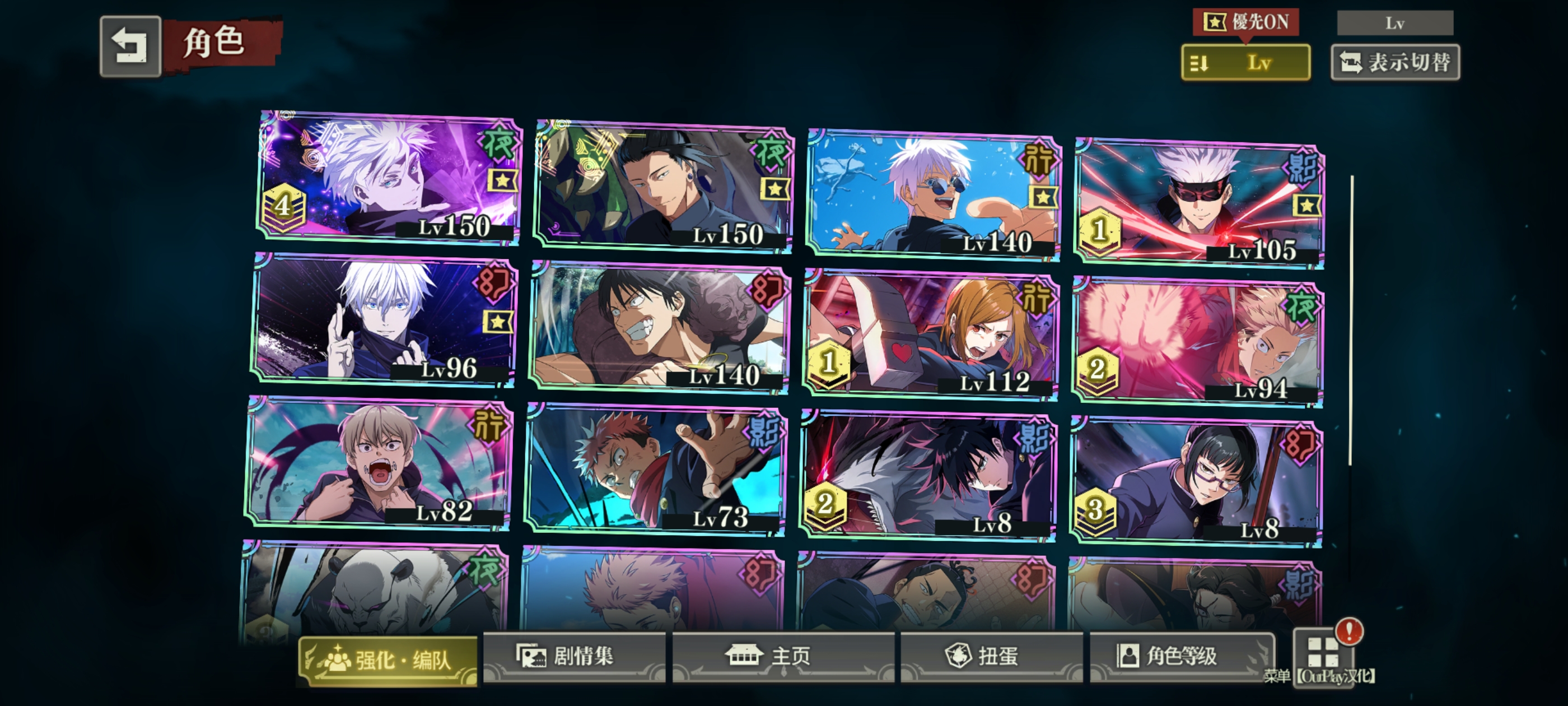Switch to the 剧情集 story tab
The image size is (1568, 706).
click(x=573, y=656)
